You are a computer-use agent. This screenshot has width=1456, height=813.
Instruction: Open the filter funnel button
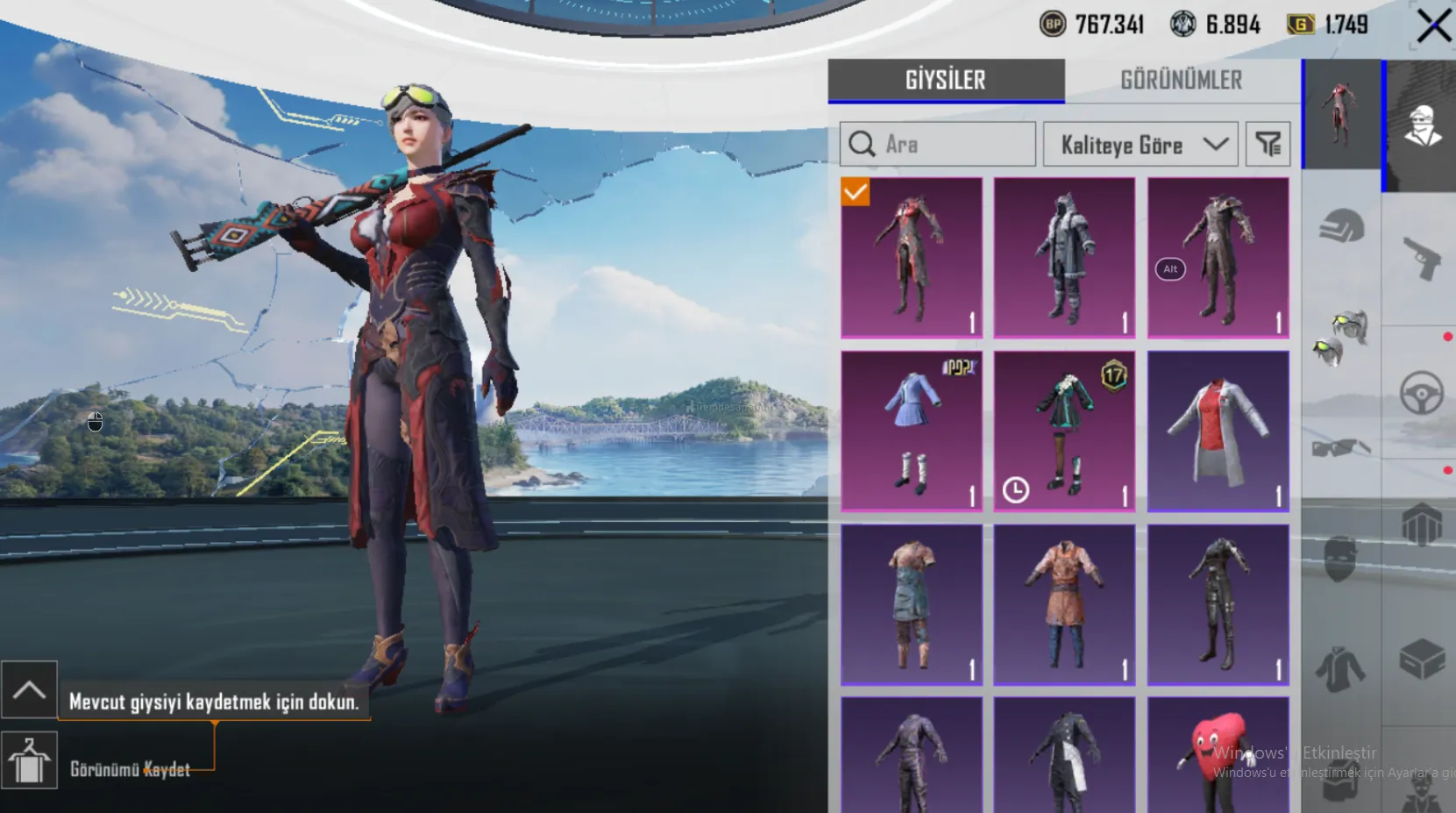tap(1268, 144)
